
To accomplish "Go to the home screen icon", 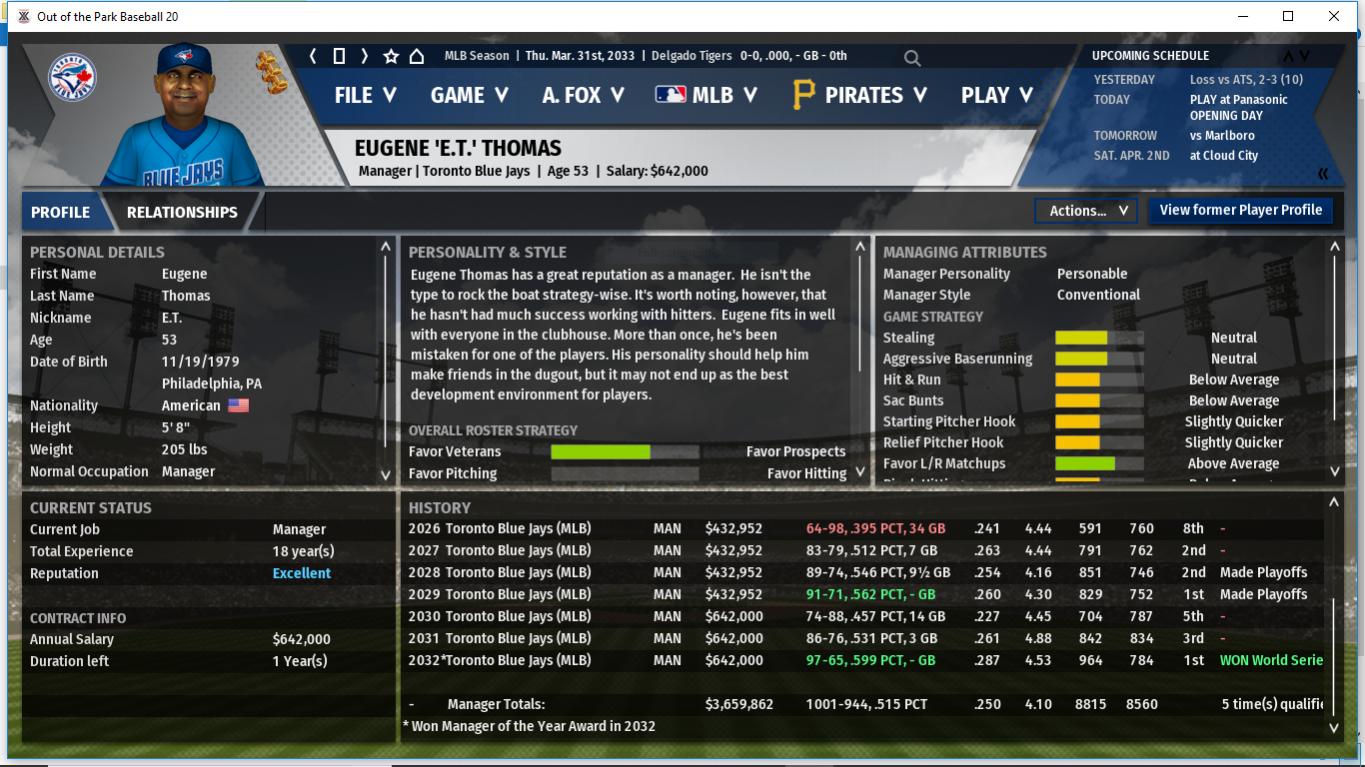I will tap(417, 56).
